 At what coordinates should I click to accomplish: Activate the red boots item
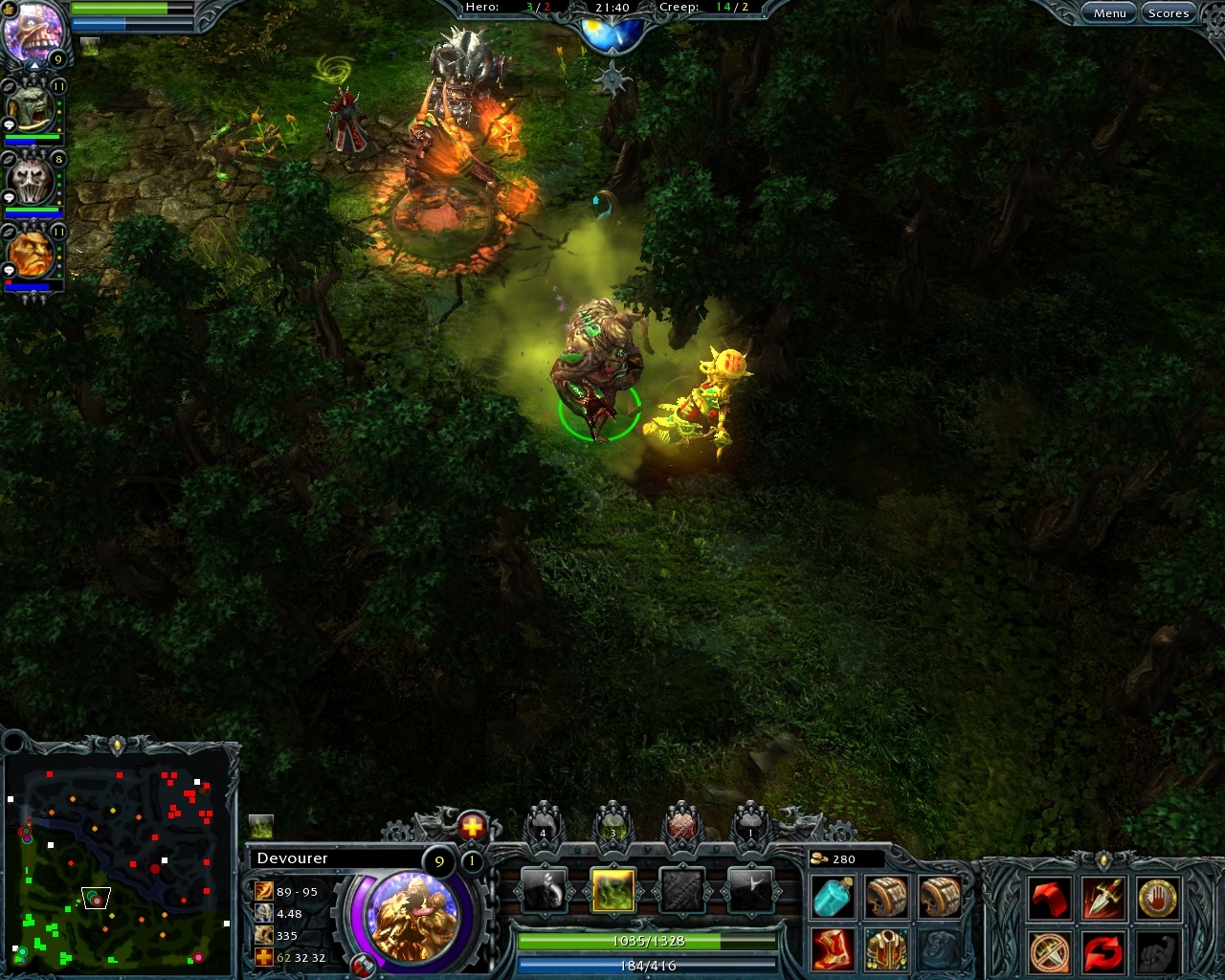[x=832, y=947]
